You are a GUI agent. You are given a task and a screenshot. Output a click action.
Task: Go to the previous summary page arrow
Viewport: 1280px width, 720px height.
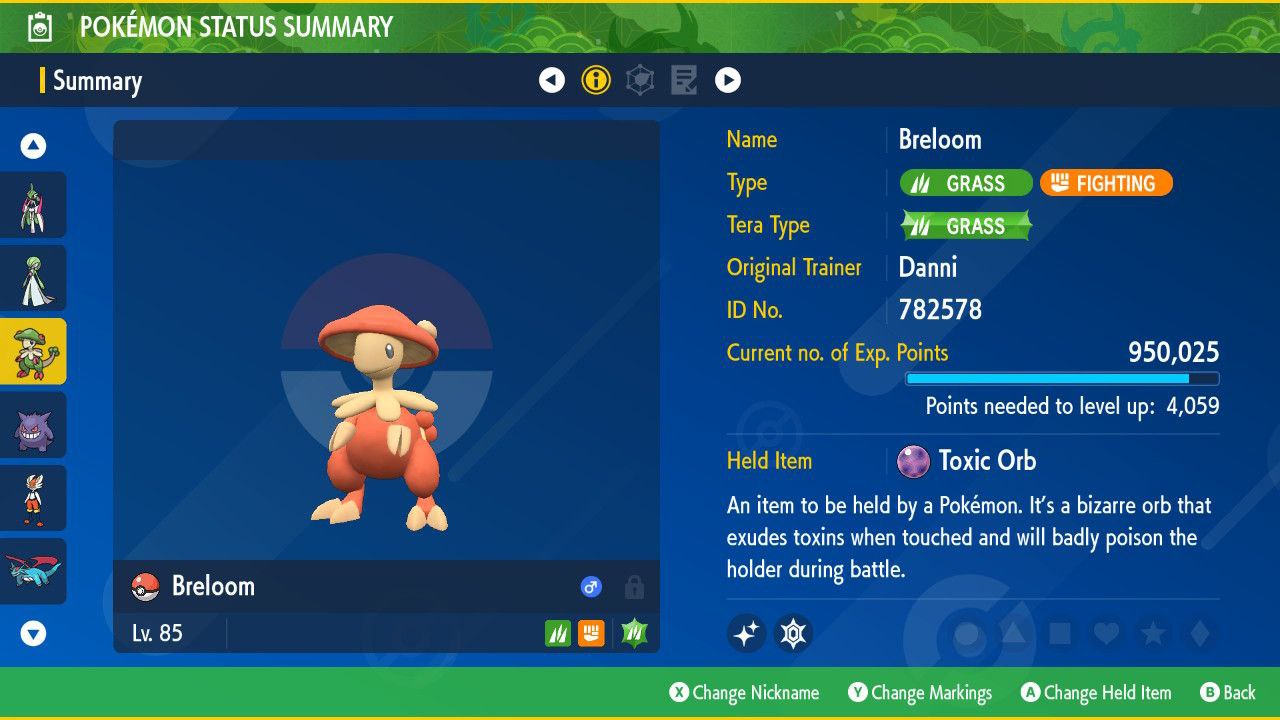pos(552,80)
